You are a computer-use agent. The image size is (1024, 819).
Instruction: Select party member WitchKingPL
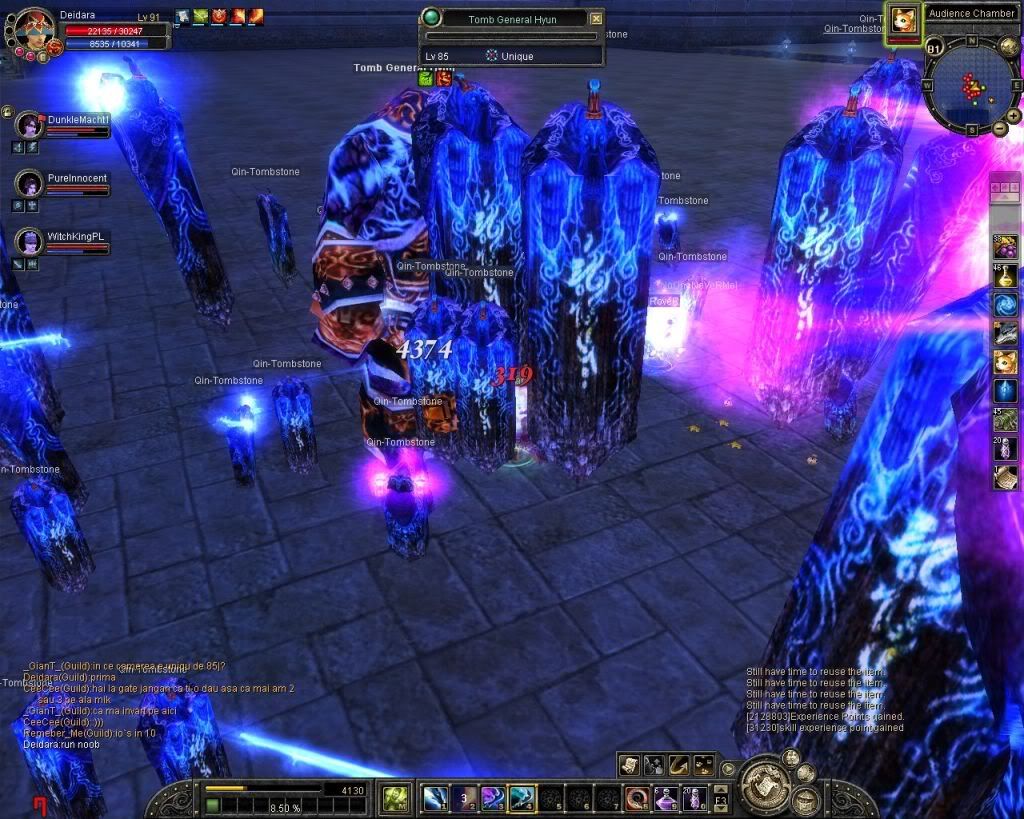[29, 241]
